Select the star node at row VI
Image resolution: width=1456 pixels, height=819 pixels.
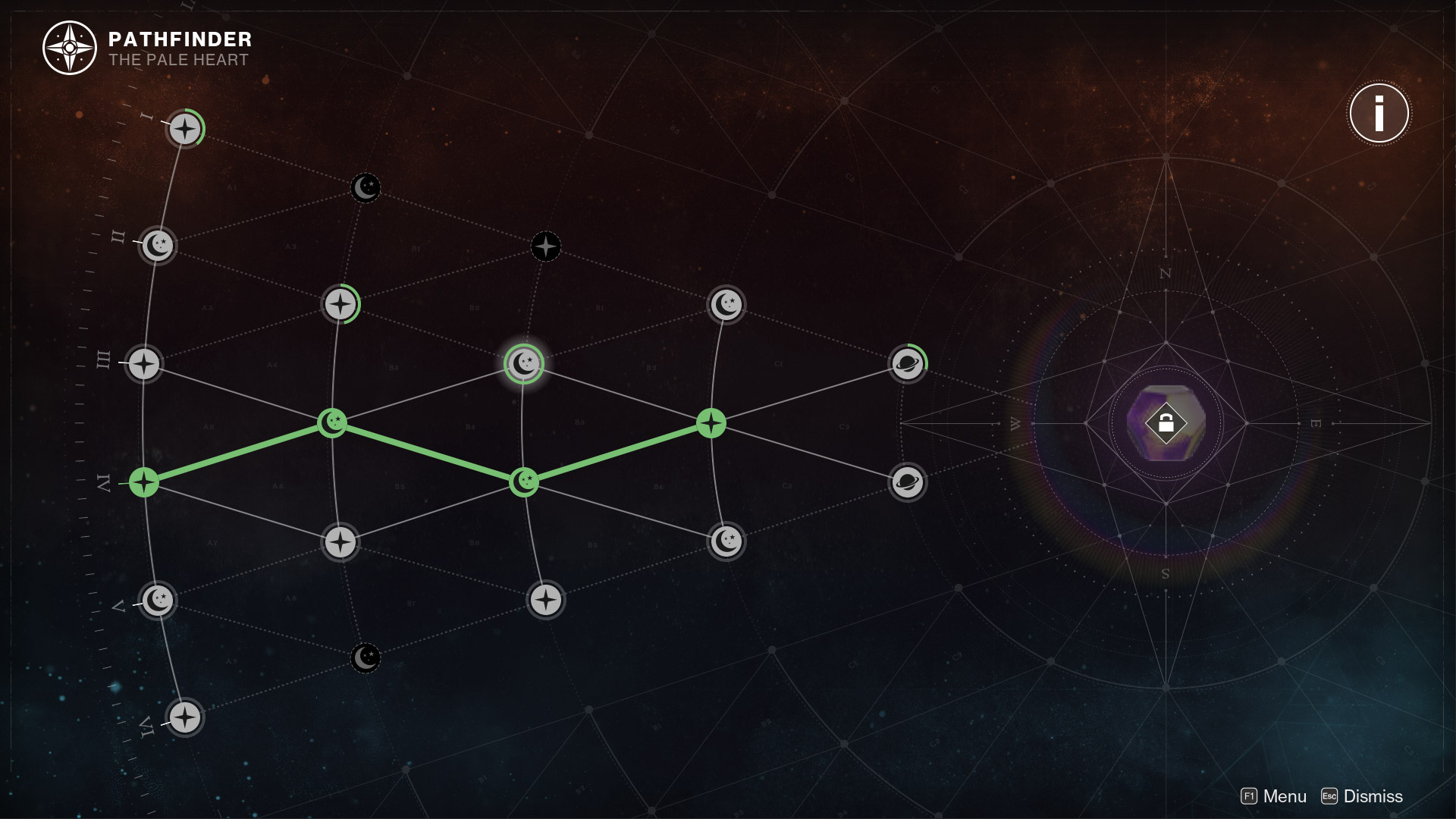pyautogui.click(x=184, y=716)
